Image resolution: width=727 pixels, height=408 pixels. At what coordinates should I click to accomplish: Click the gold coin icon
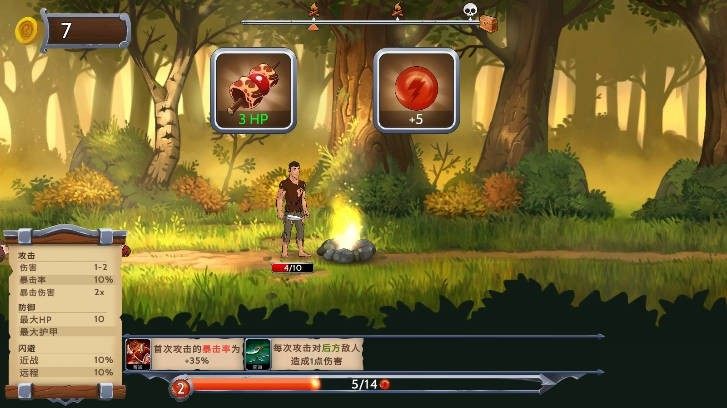26,30
